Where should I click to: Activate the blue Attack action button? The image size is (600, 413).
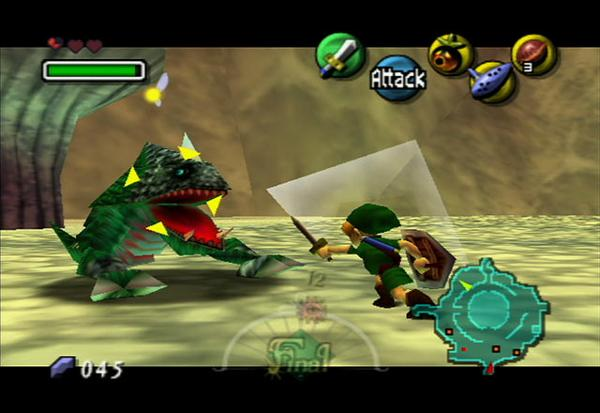[398, 77]
